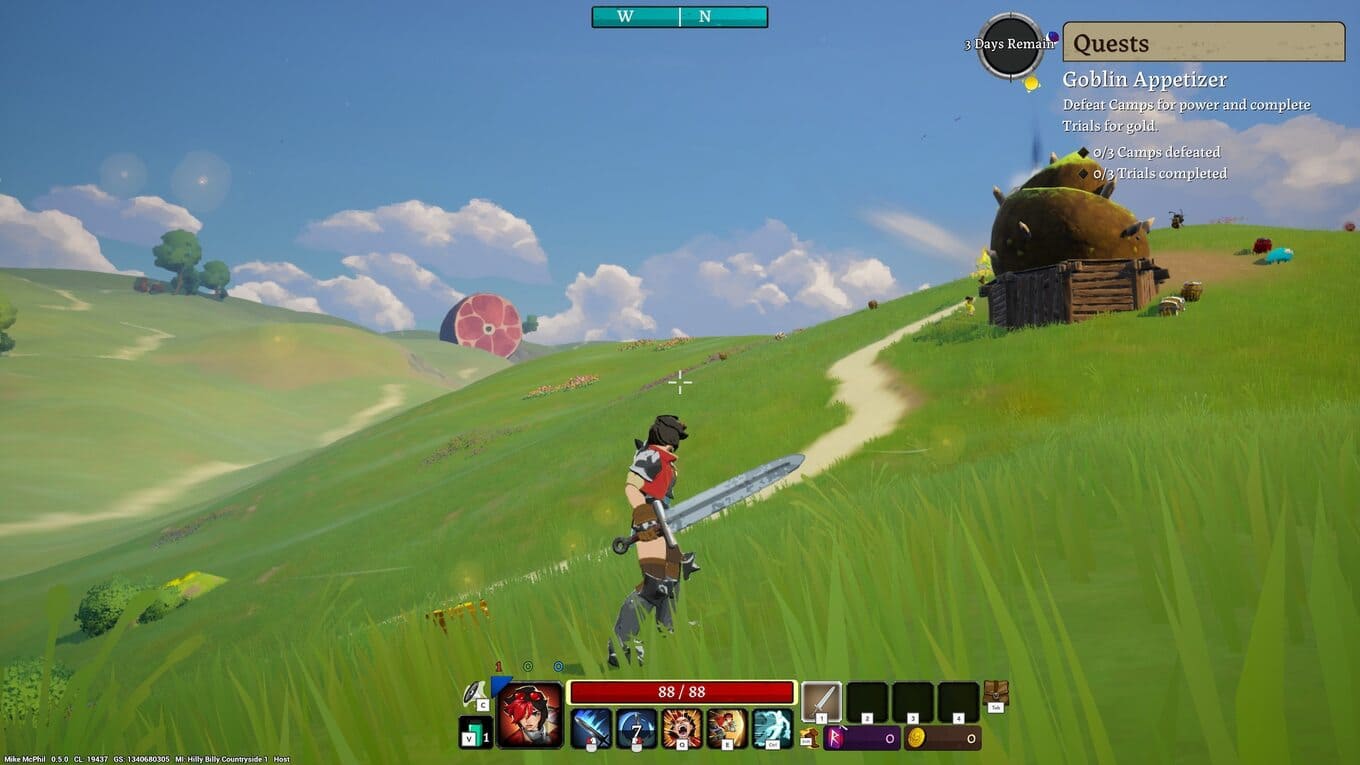Viewport: 1360px width, 765px height.
Task: Activate the ability showing cooldown 7
Action: 636,728
